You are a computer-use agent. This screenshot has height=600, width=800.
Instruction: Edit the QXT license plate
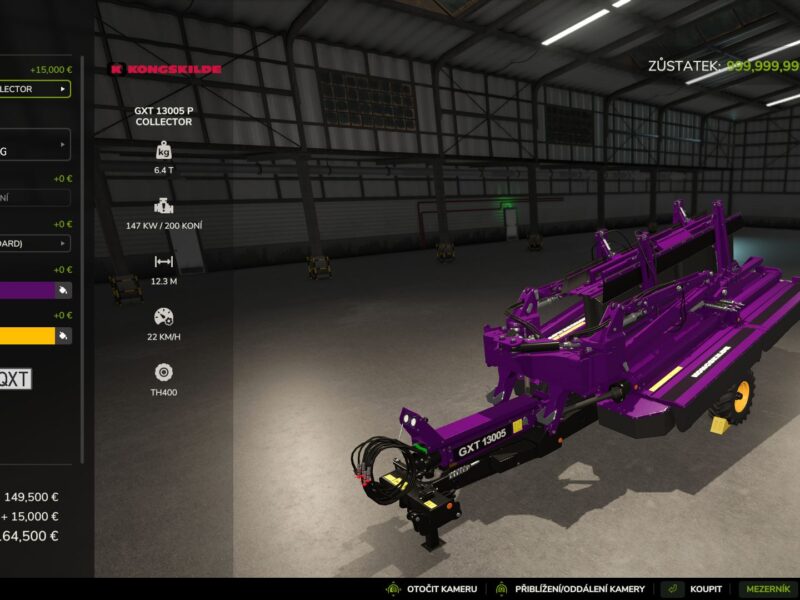pyautogui.click(x=14, y=379)
